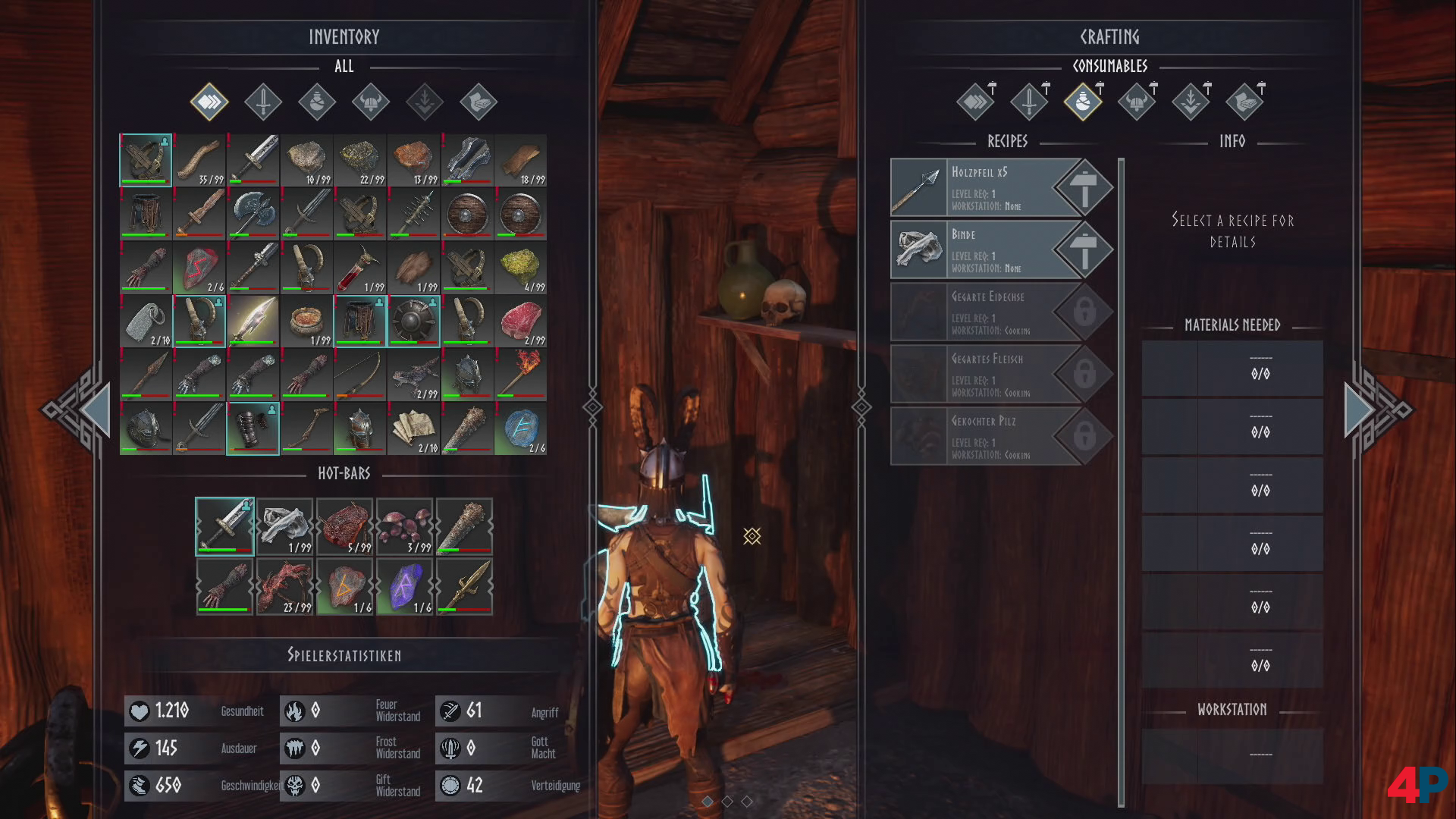Select the blue rune stone slot
The width and height of the screenshot is (1456, 819).
(x=520, y=428)
